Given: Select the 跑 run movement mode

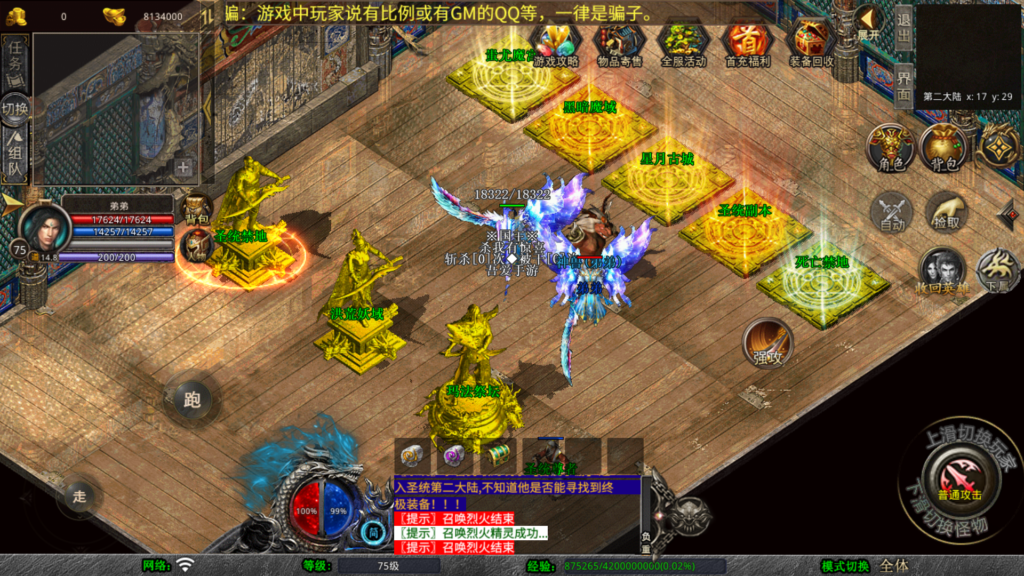Looking at the screenshot, I should tap(192, 399).
